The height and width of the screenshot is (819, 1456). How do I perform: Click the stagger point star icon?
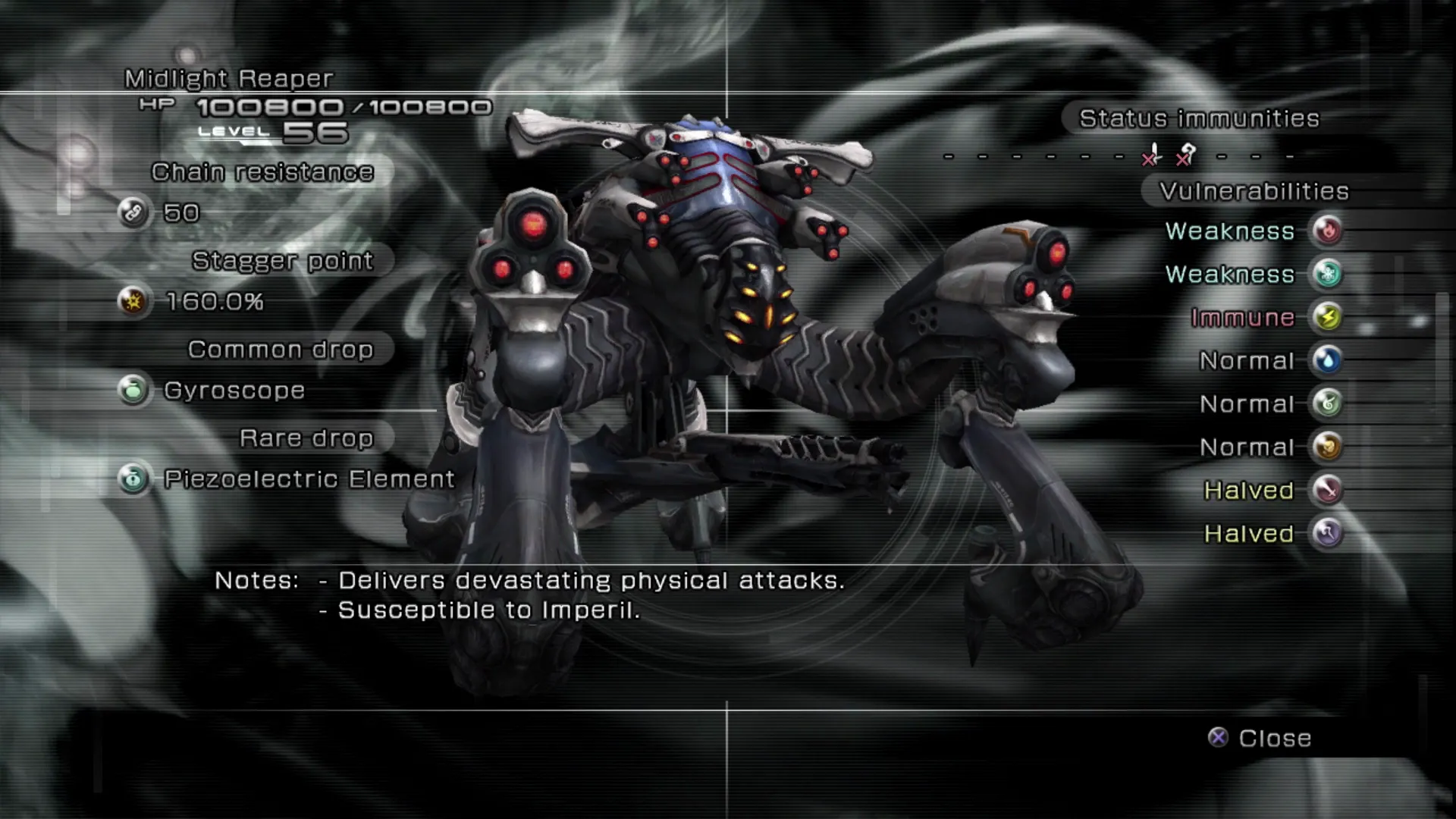133,302
